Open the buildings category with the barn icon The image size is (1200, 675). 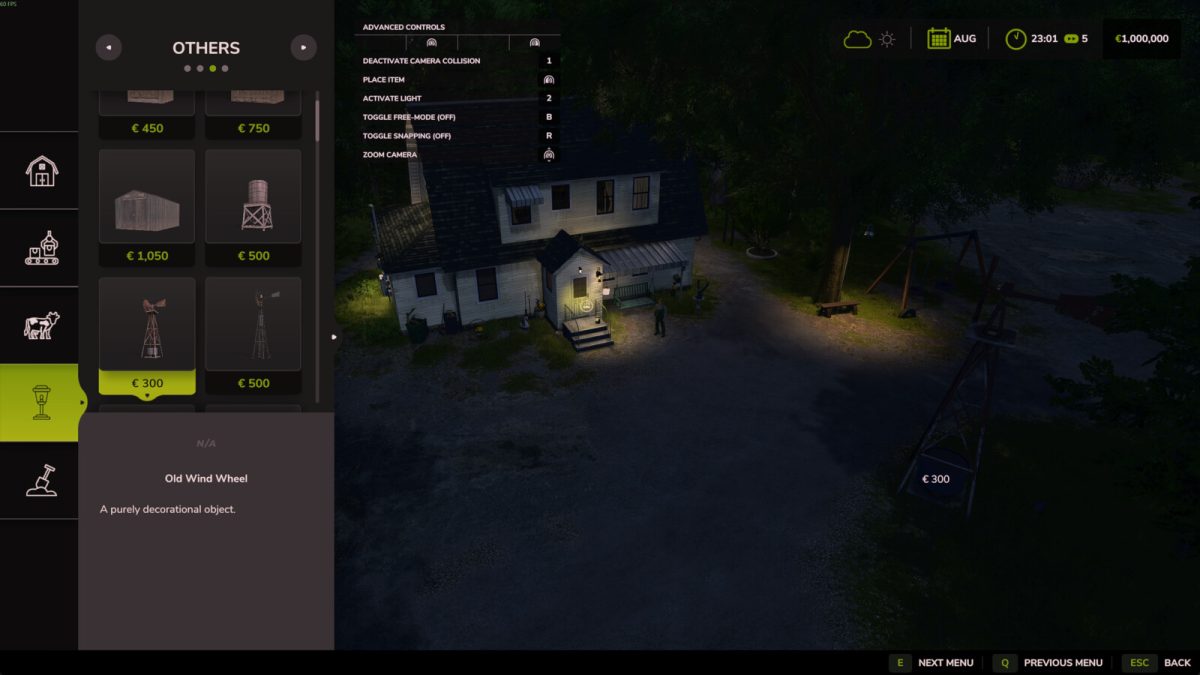tap(41, 170)
